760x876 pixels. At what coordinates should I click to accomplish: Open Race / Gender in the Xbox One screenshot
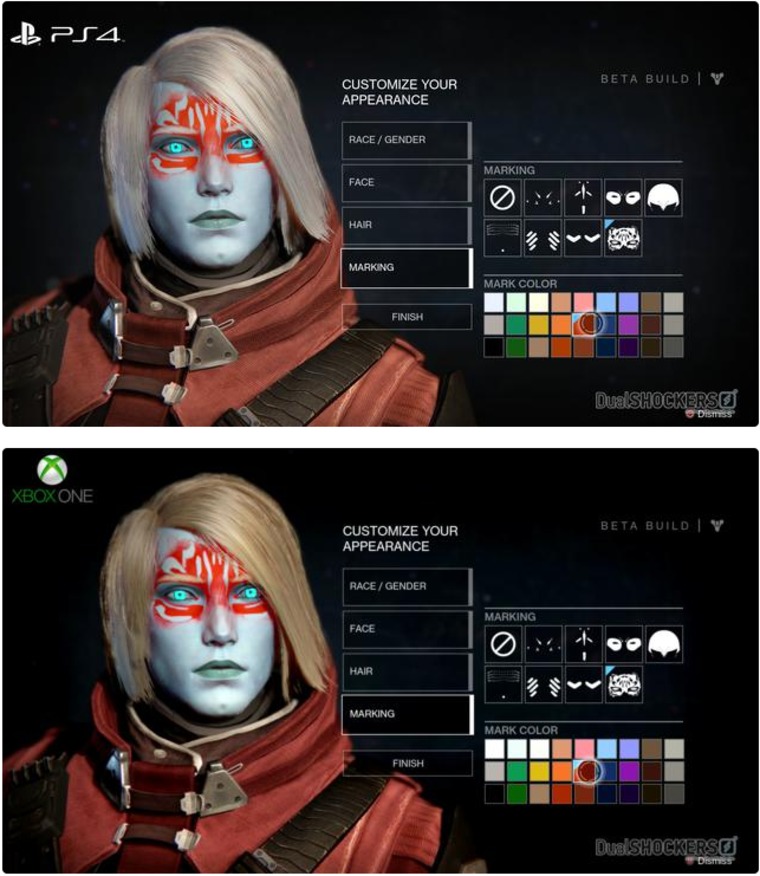point(405,586)
